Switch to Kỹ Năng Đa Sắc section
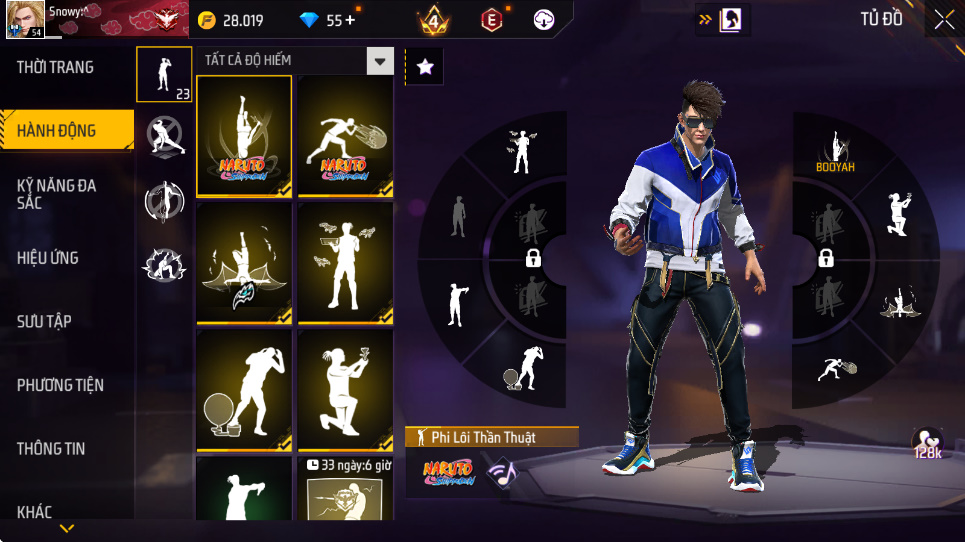 click(57, 194)
